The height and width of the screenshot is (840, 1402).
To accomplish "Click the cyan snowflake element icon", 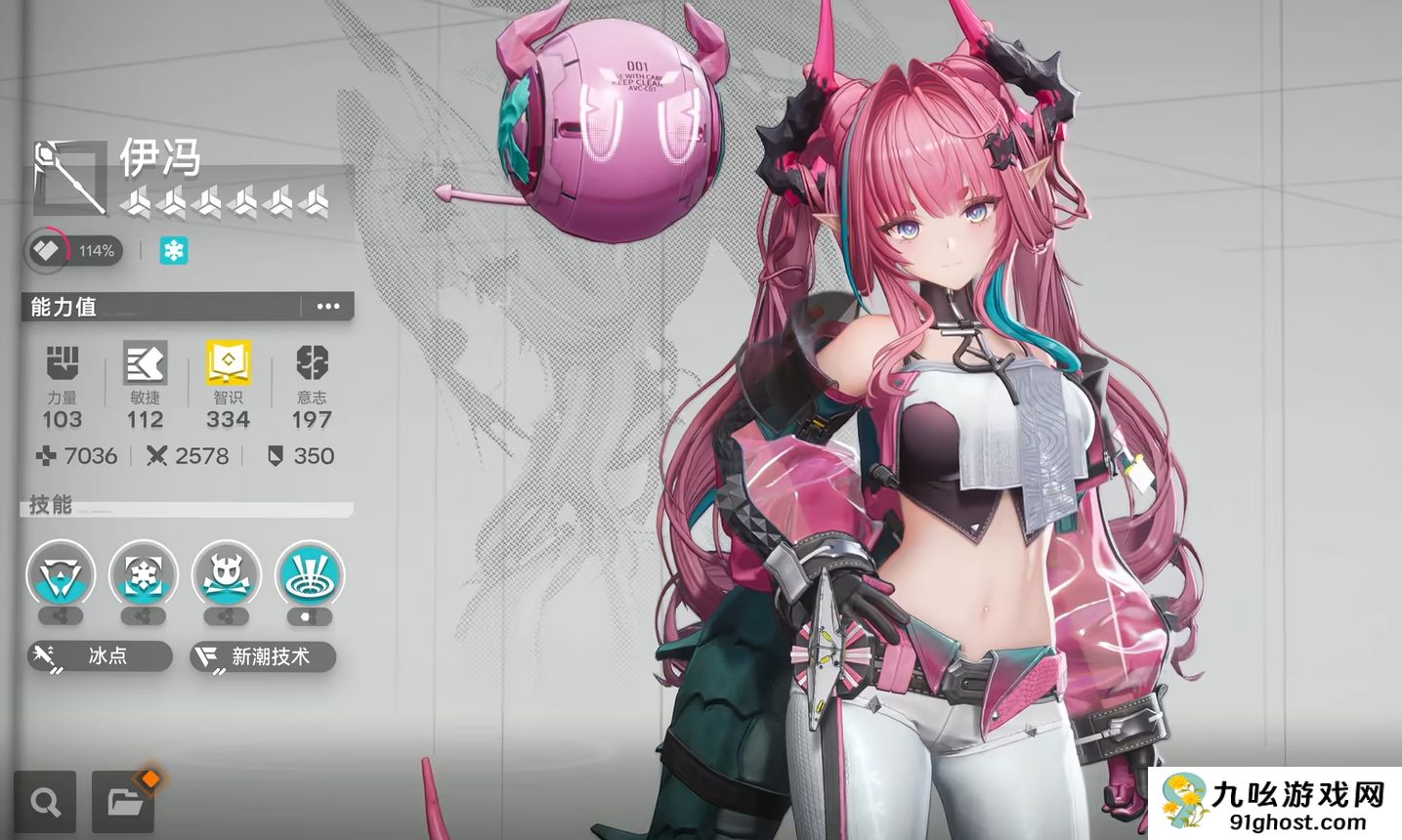I will (174, 251).
